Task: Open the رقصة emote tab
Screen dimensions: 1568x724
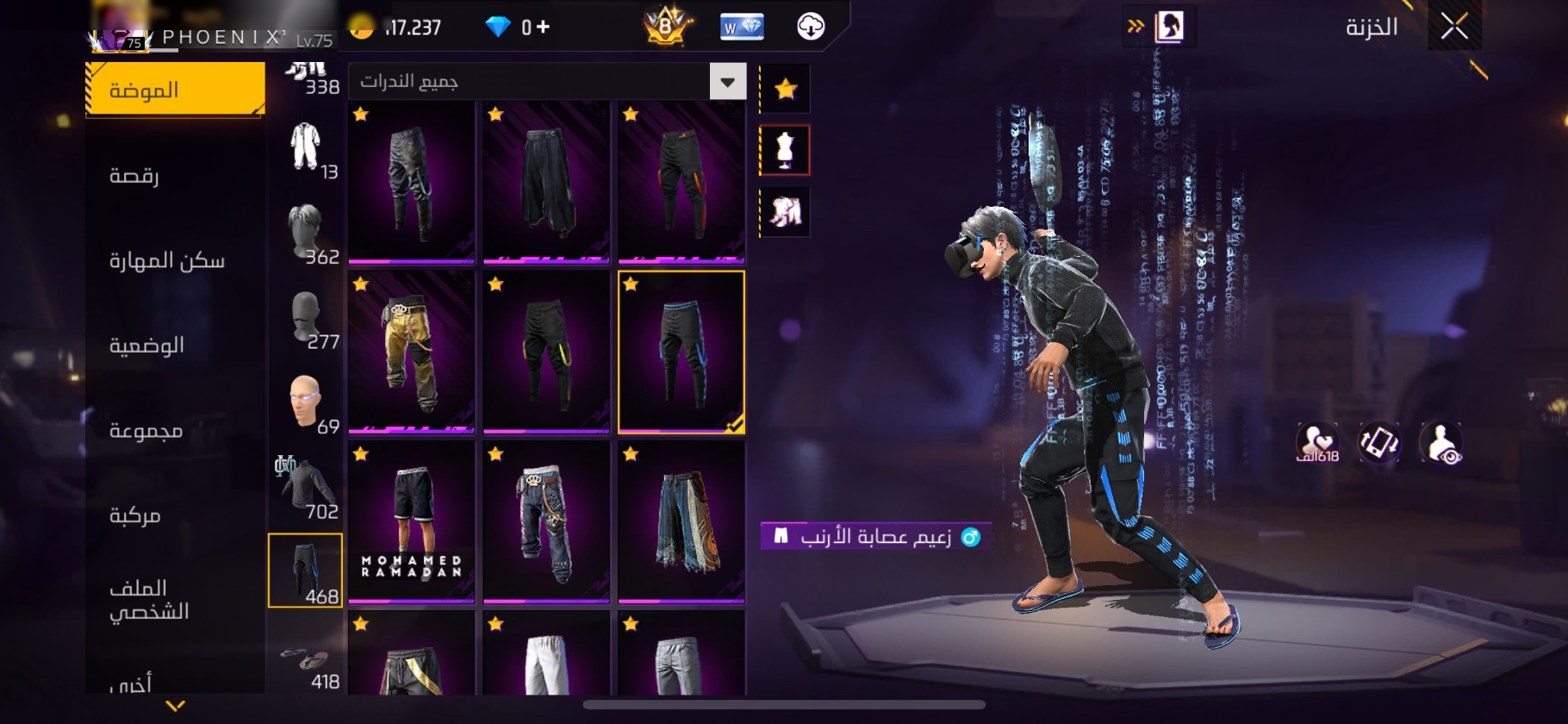Action: click(134, 176)
